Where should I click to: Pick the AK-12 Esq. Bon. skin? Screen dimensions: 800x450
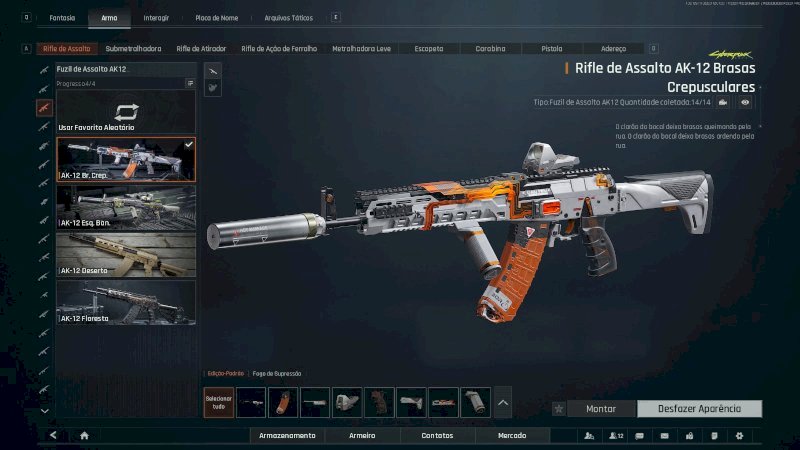126,207
